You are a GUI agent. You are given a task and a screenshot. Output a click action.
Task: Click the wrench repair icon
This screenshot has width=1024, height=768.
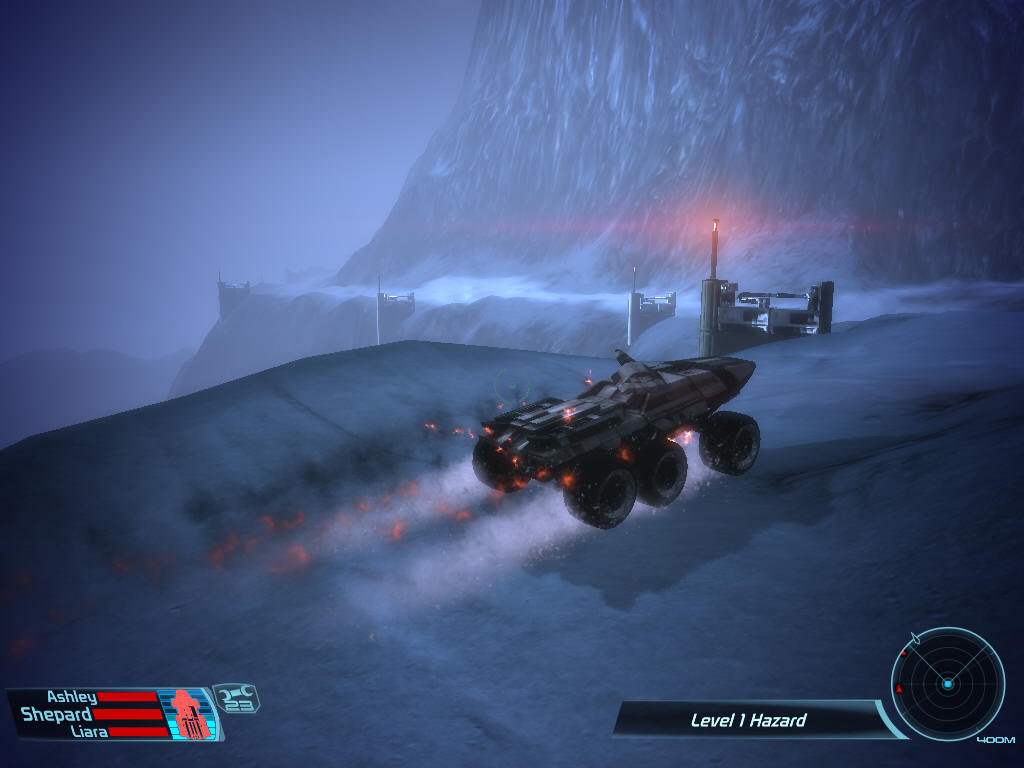pyautogui.click(x=237, y=692)
